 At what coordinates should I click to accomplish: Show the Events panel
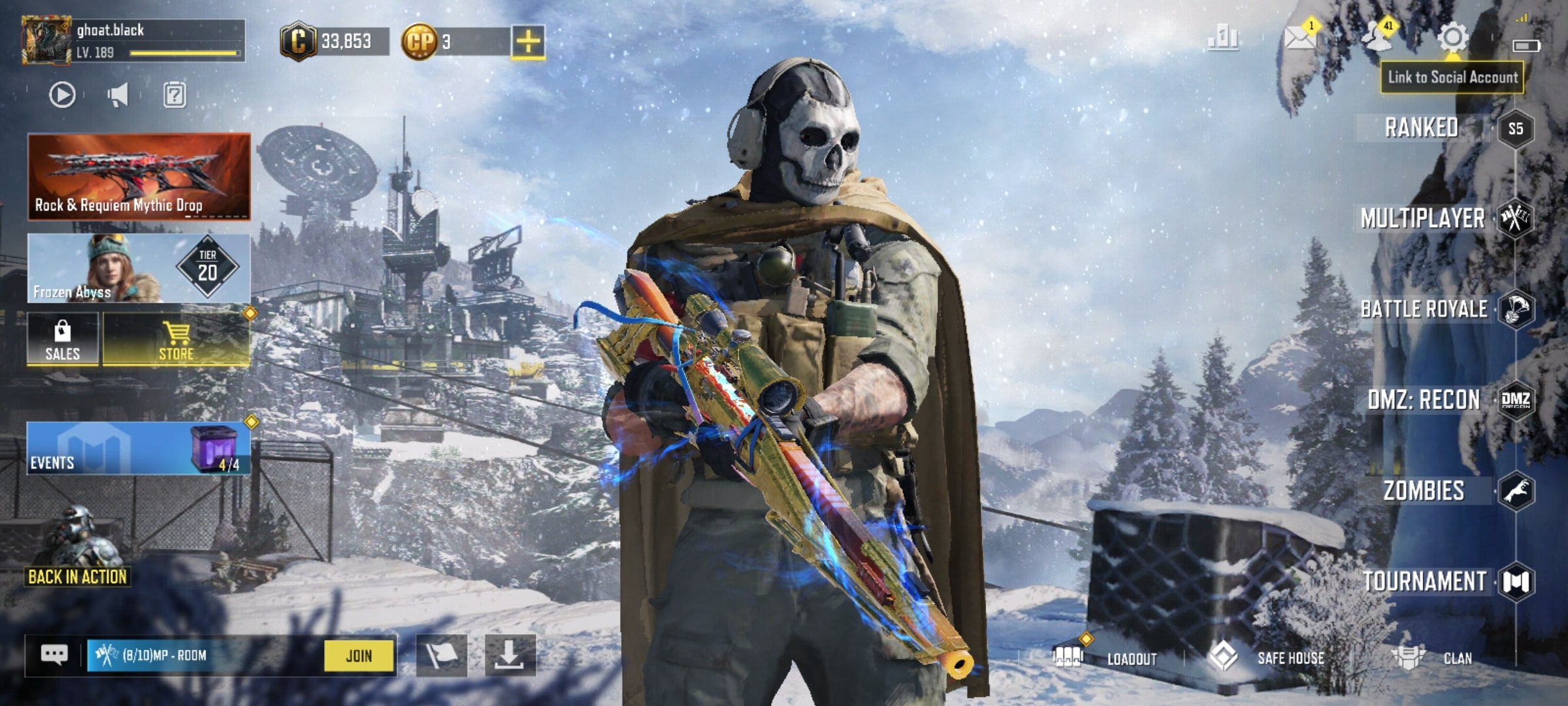139,448
